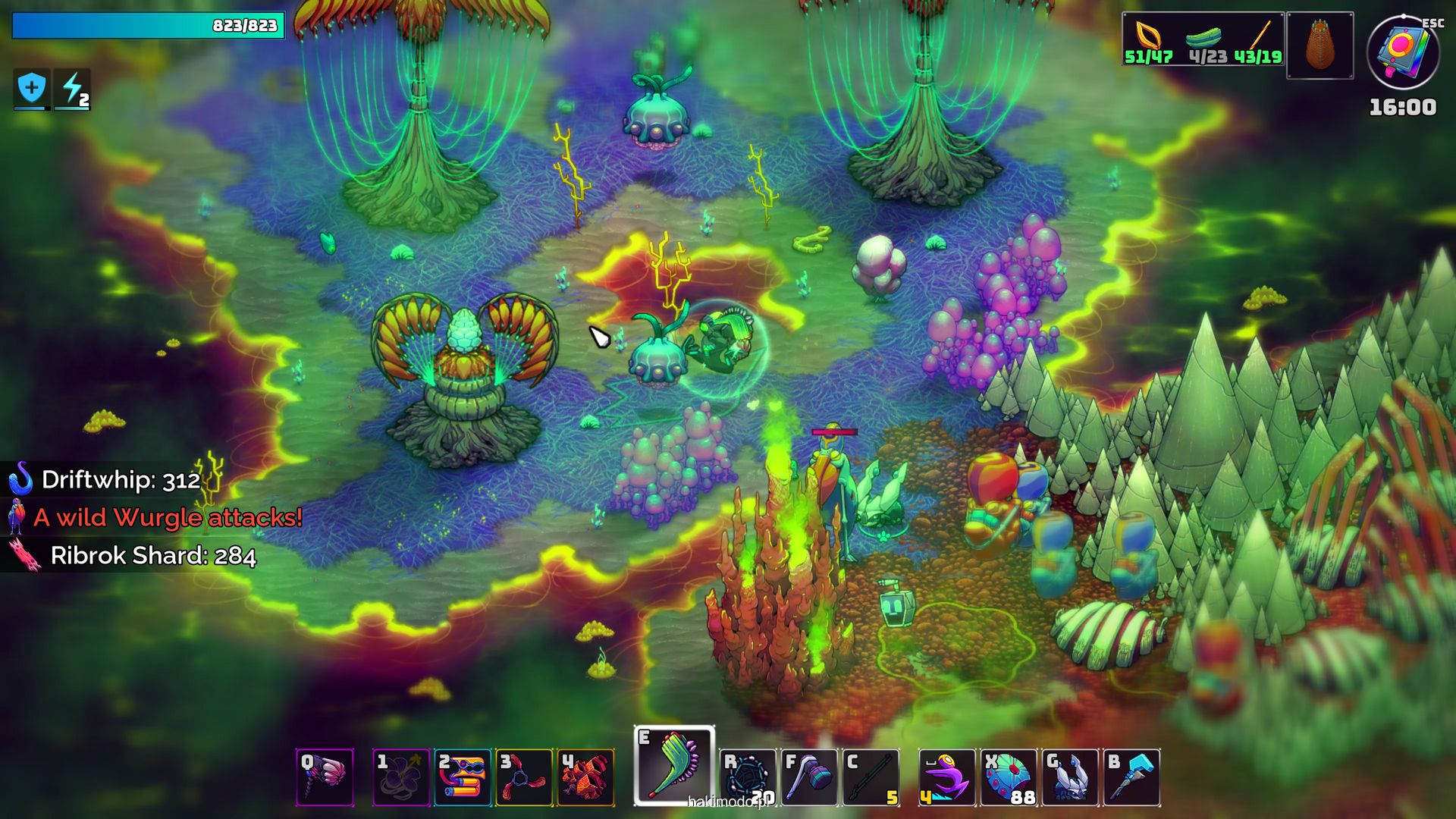Use the drill-wing gadget in slot Q
This screenshot has width=1456, height=819.
pos(325,777)
